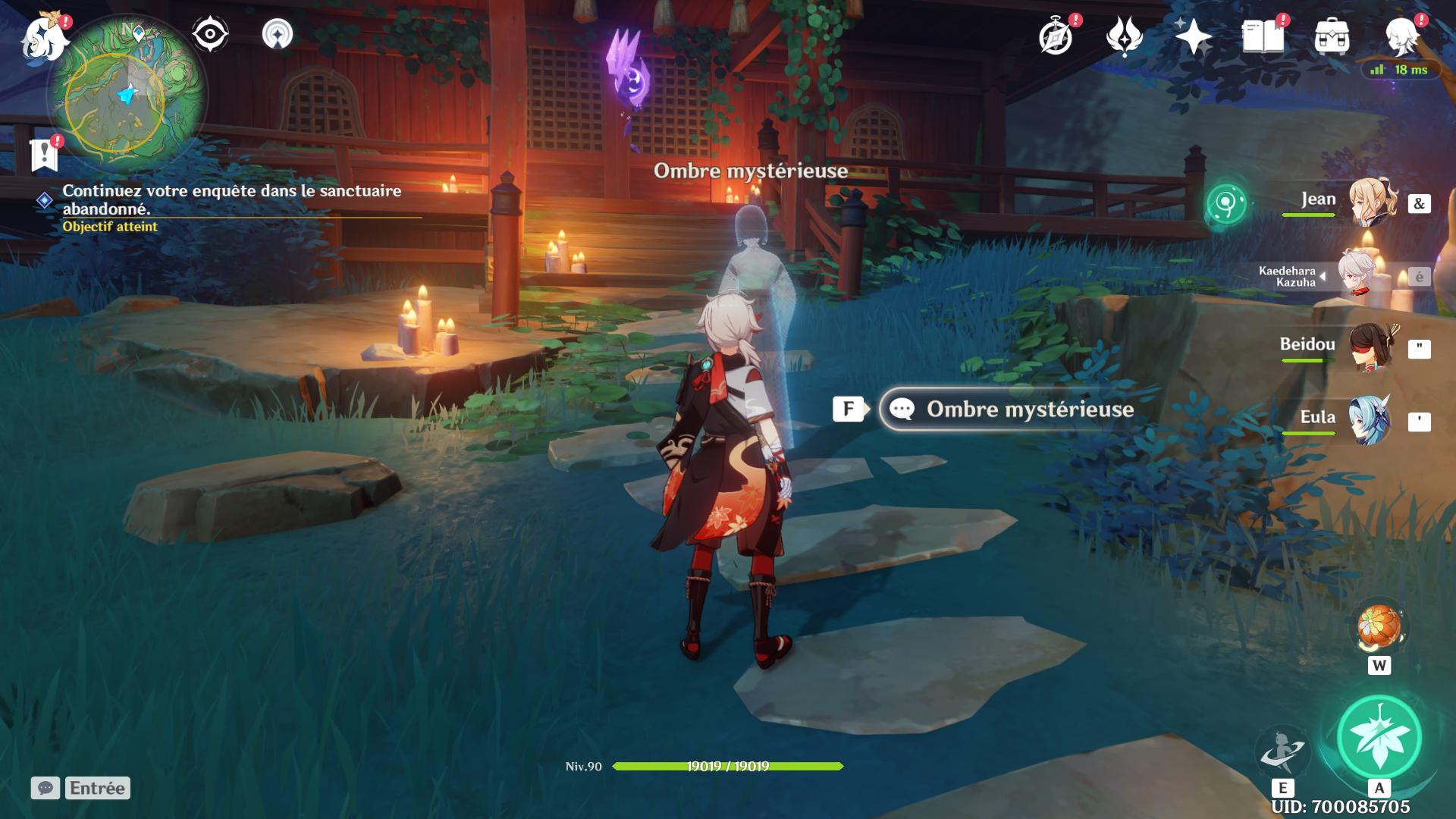Open the character menu portrait icon
The width and height of the screenshot is (1456, 819).
pyautogui.click(x=1401, y=36)
